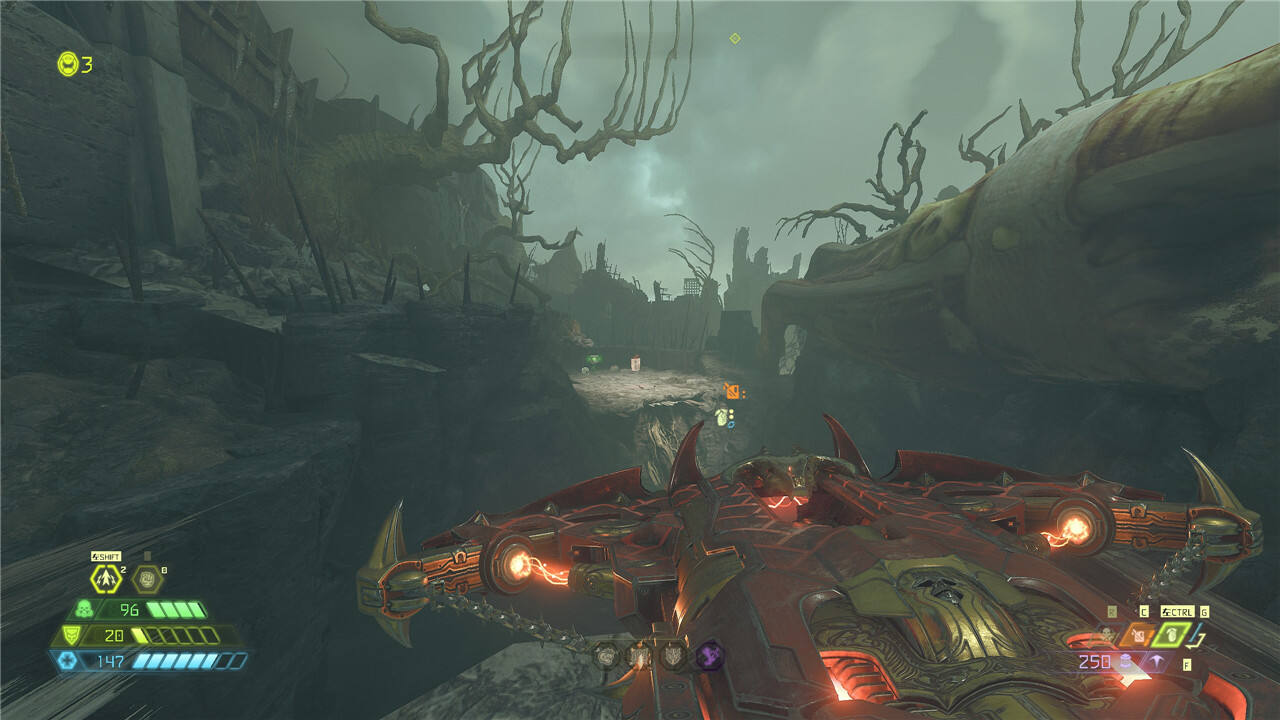The image size is (1280, 720).
Task: Click the swirl-patterned grey rune icon
Action: [606, 655]
